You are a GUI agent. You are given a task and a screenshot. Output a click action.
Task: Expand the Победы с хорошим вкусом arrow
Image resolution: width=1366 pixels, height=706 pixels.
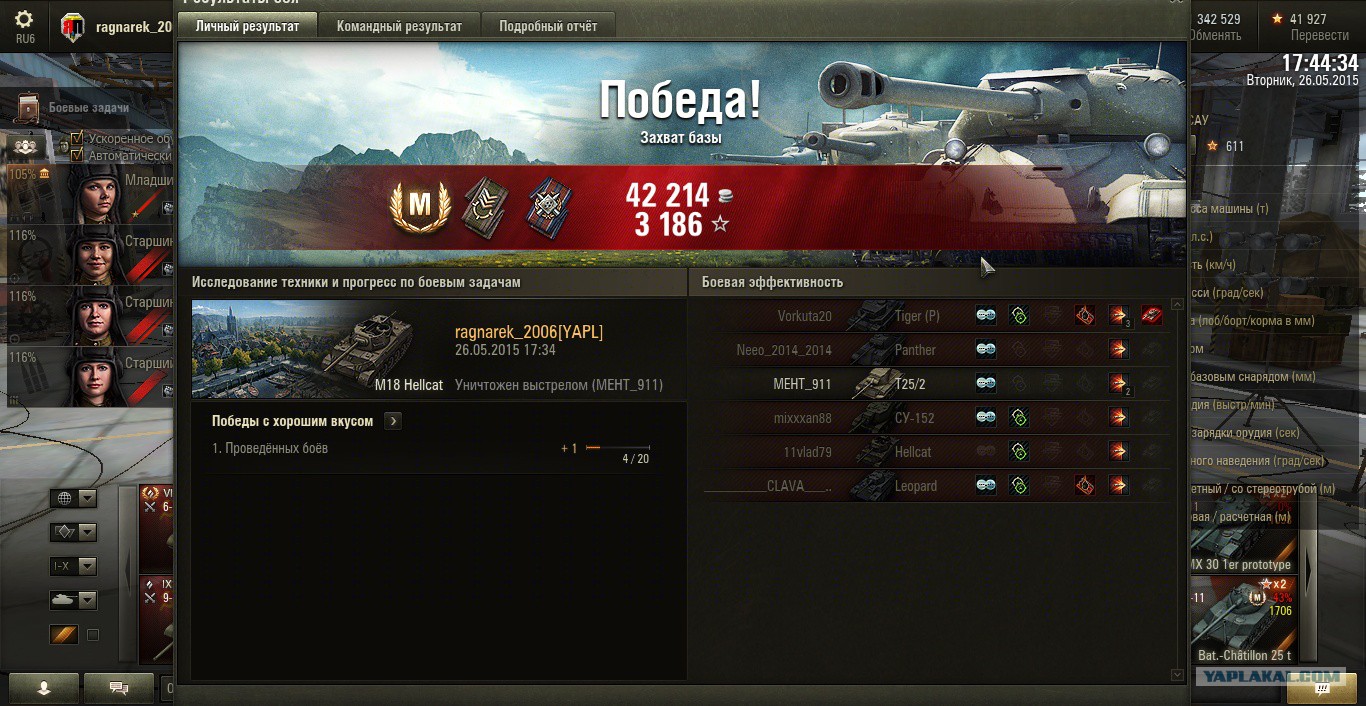[x=393, y=421]
